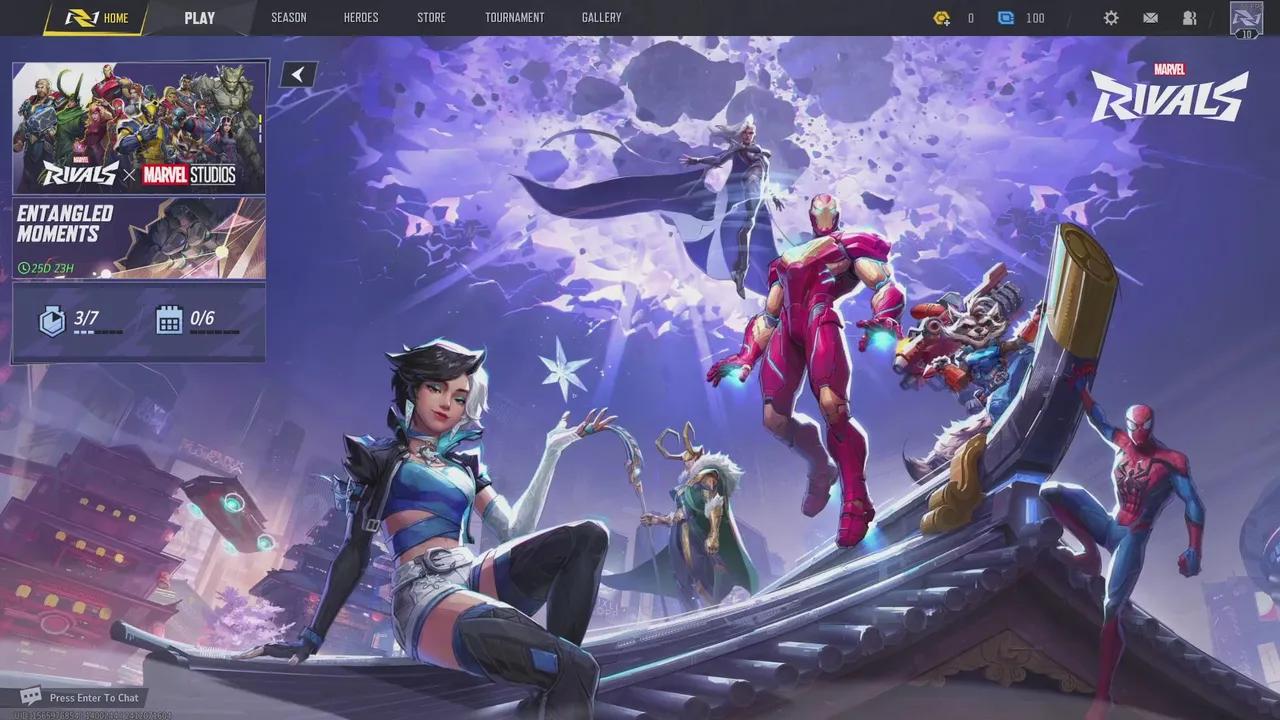The image size is (1280, 720).
Task: Switch to the STORE tab
Action: coord(431,17)
